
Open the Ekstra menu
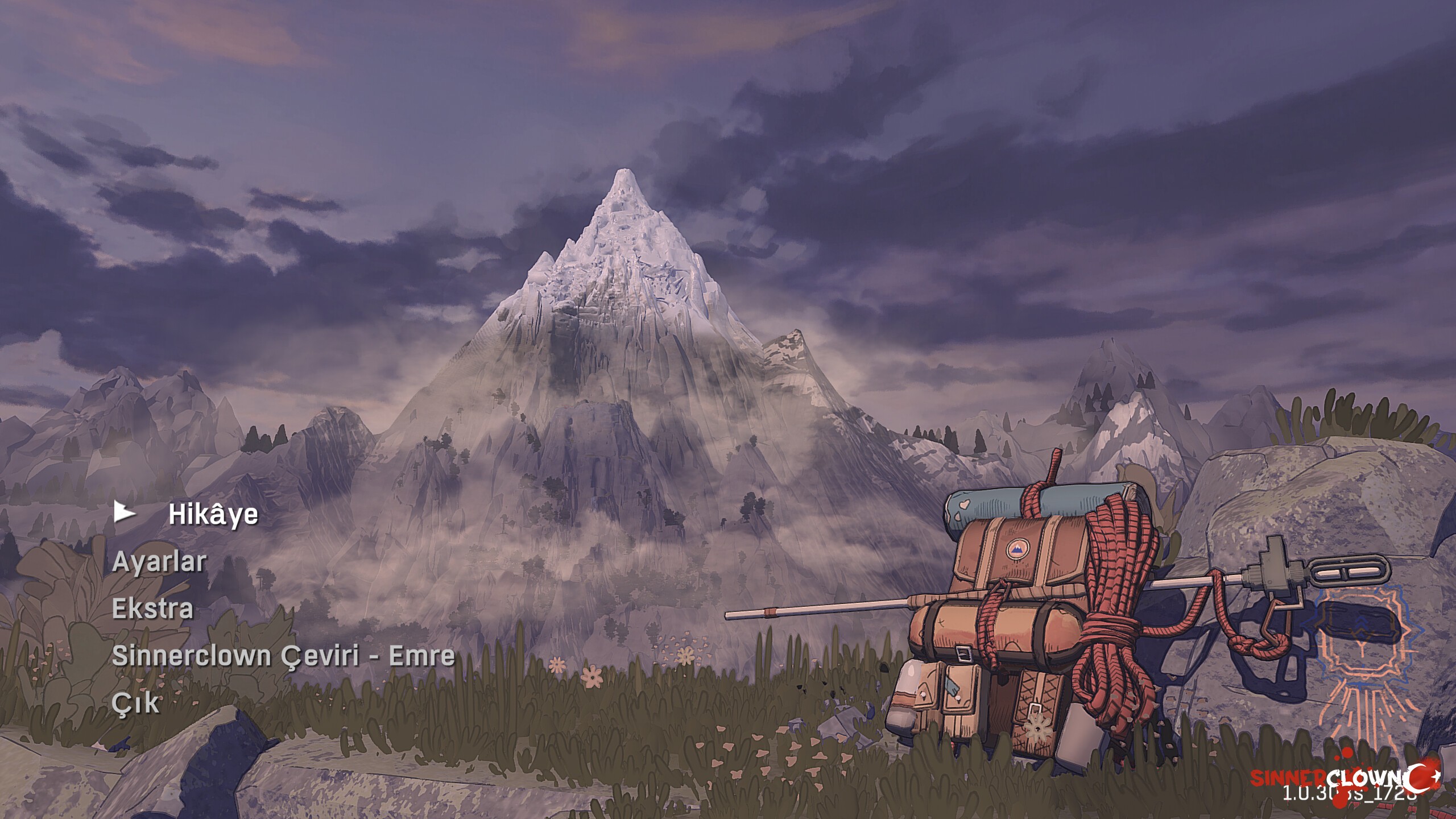click(152, 609)
